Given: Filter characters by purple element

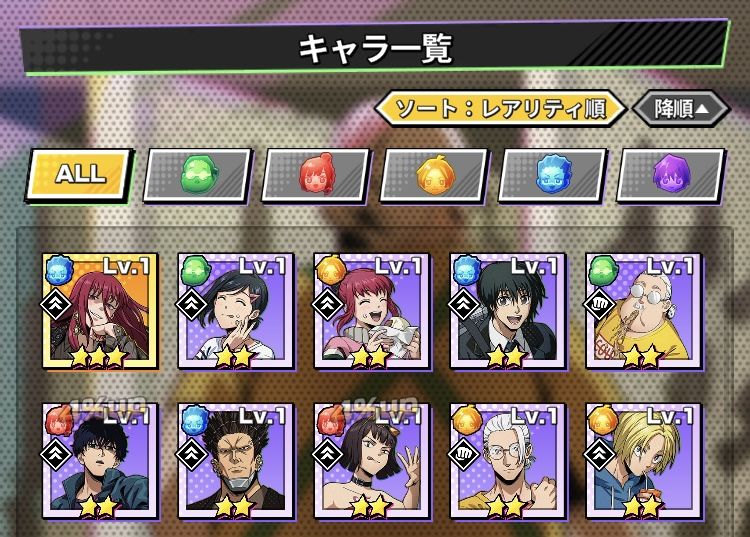Looking at the screenshot, I should pos(671,176).
